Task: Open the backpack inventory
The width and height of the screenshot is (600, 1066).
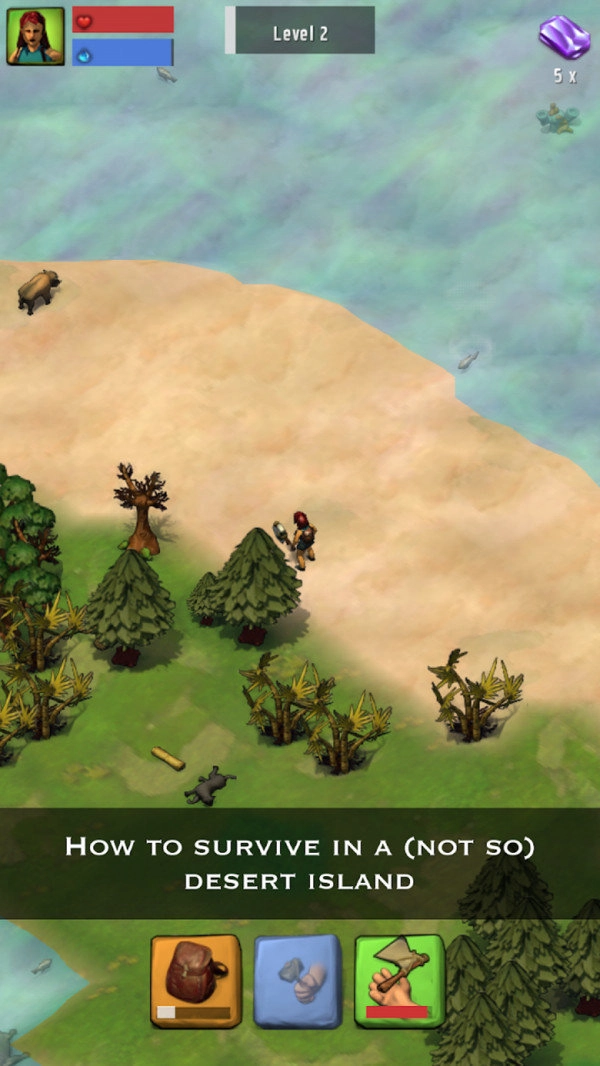Action: pos(196,981)
